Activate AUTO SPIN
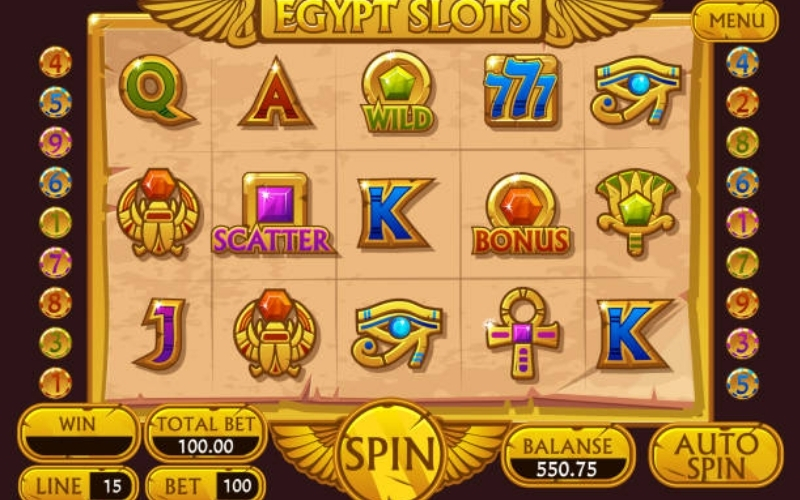 pyautogui.click(x=715, y=455)
